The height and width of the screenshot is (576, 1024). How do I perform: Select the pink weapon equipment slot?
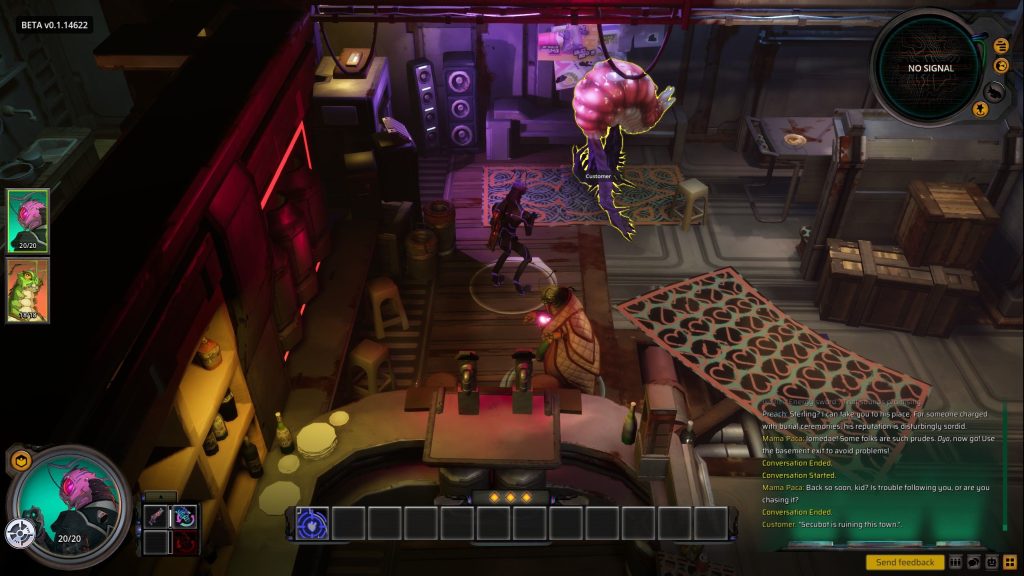coord(156,516)
